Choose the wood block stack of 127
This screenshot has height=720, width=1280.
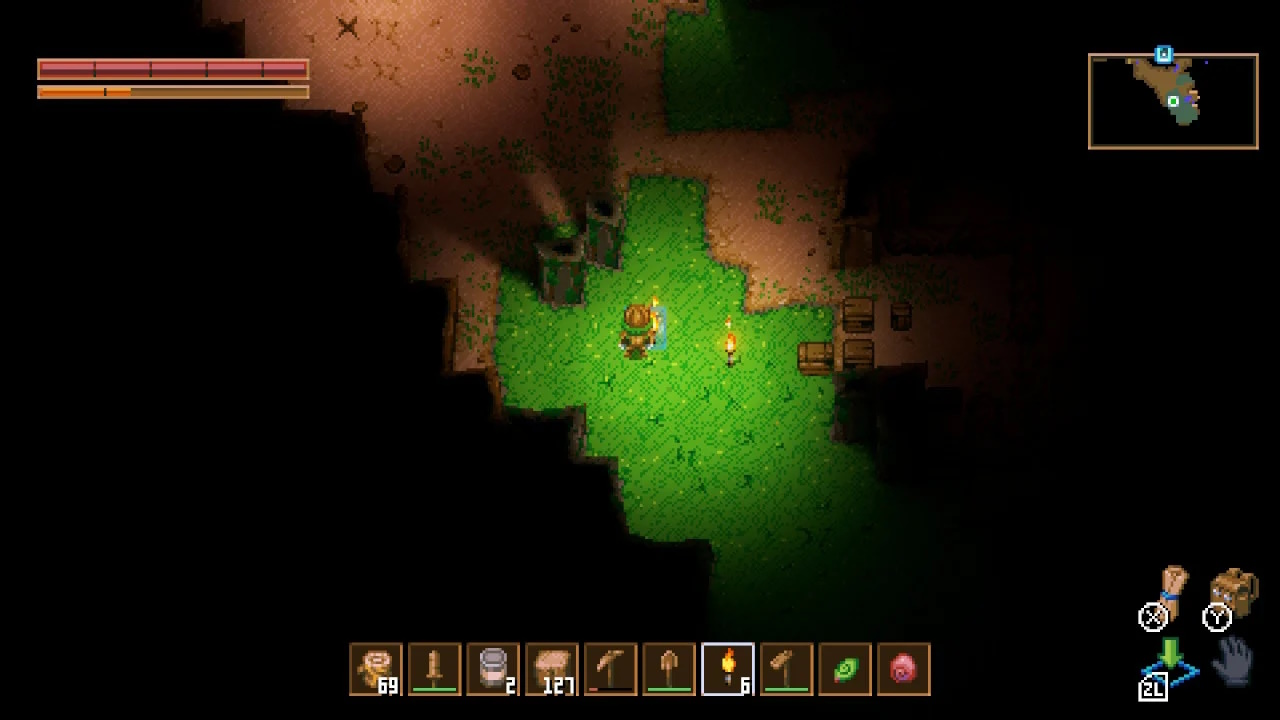[x=552, y=669]
